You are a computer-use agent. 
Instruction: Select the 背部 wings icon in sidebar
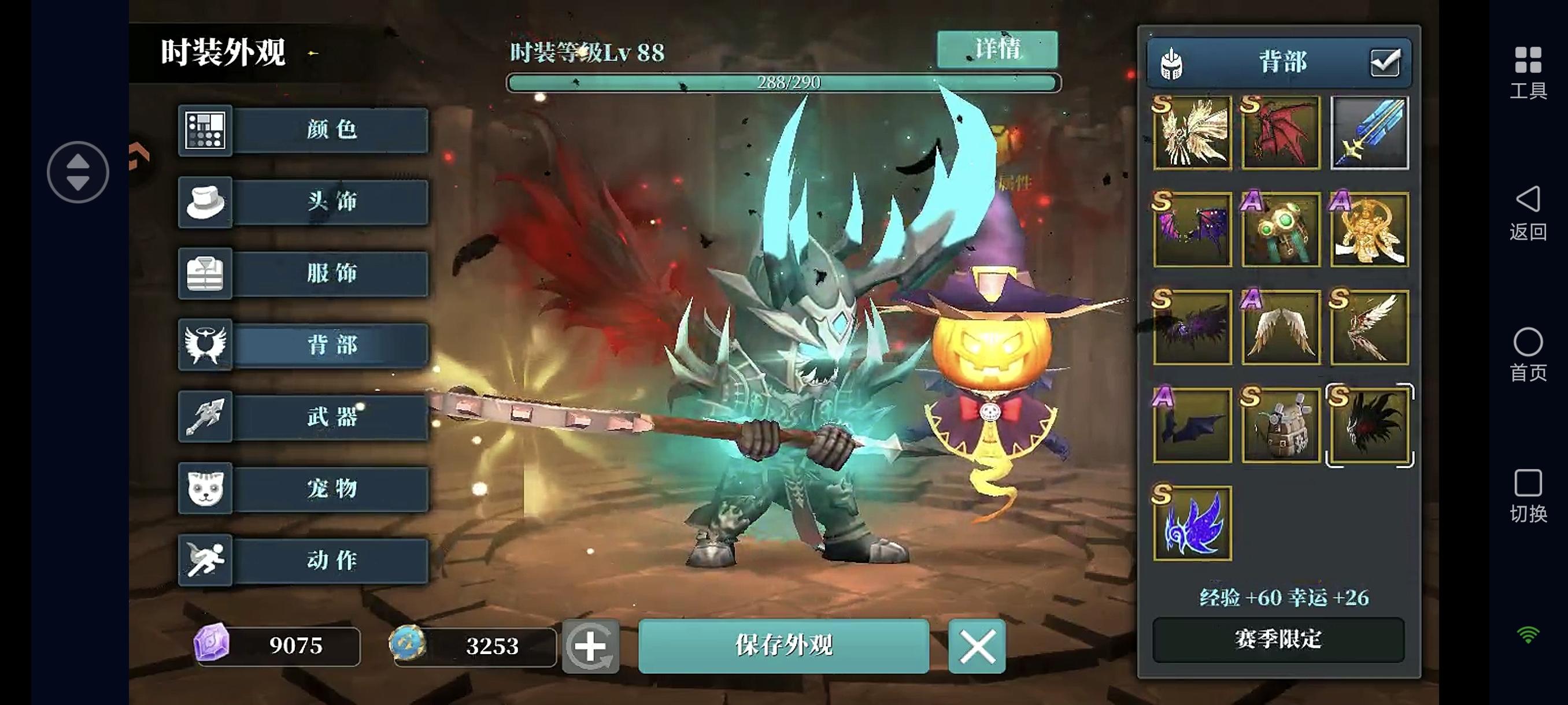[x=205, y=345]
